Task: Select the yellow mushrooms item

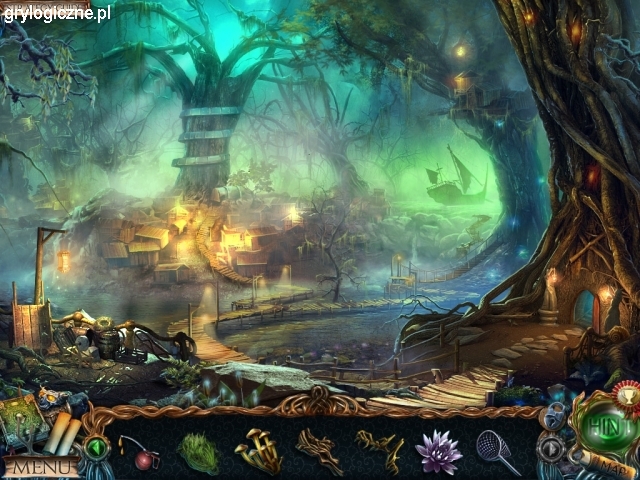Action: [x=257, y=450]
